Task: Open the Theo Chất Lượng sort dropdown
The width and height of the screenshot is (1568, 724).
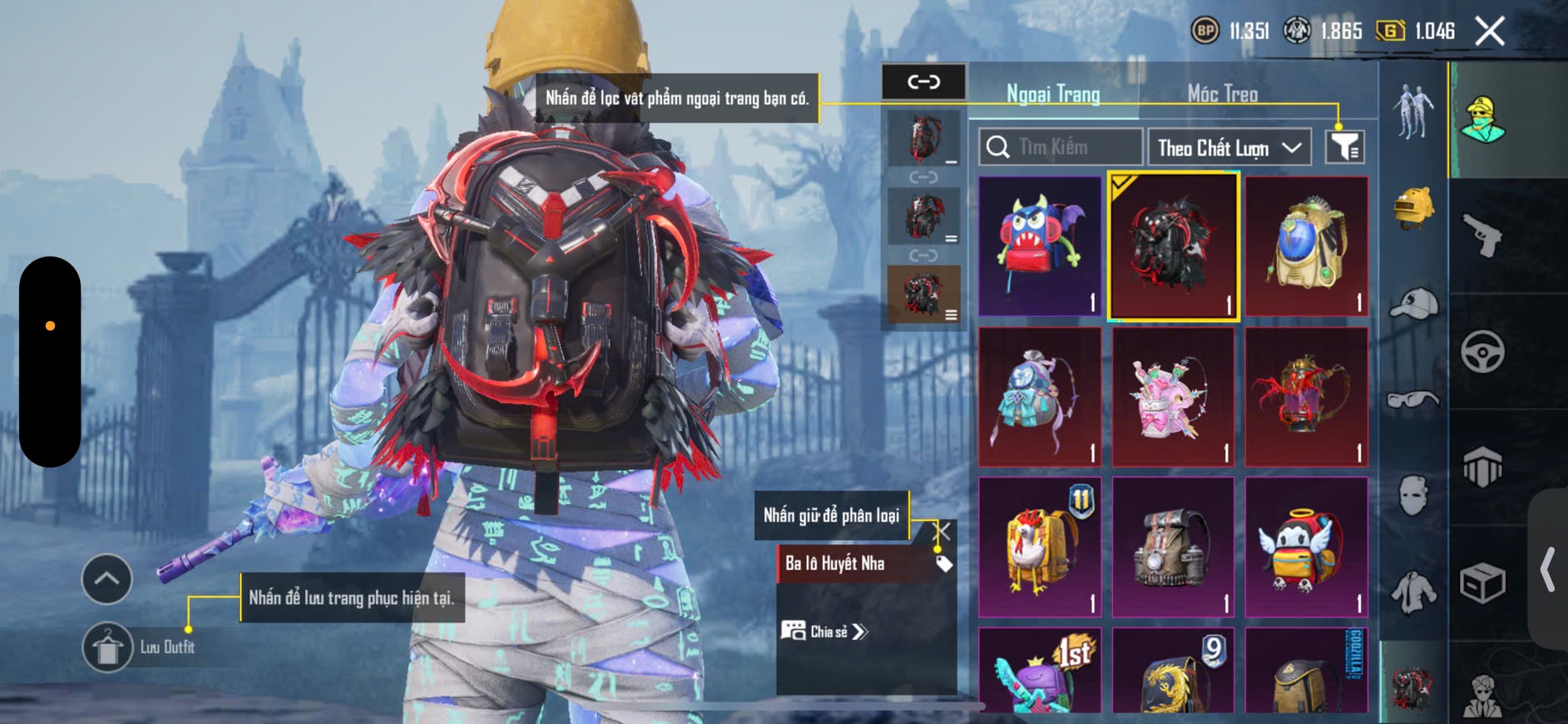Action: tap(1229, 148)
